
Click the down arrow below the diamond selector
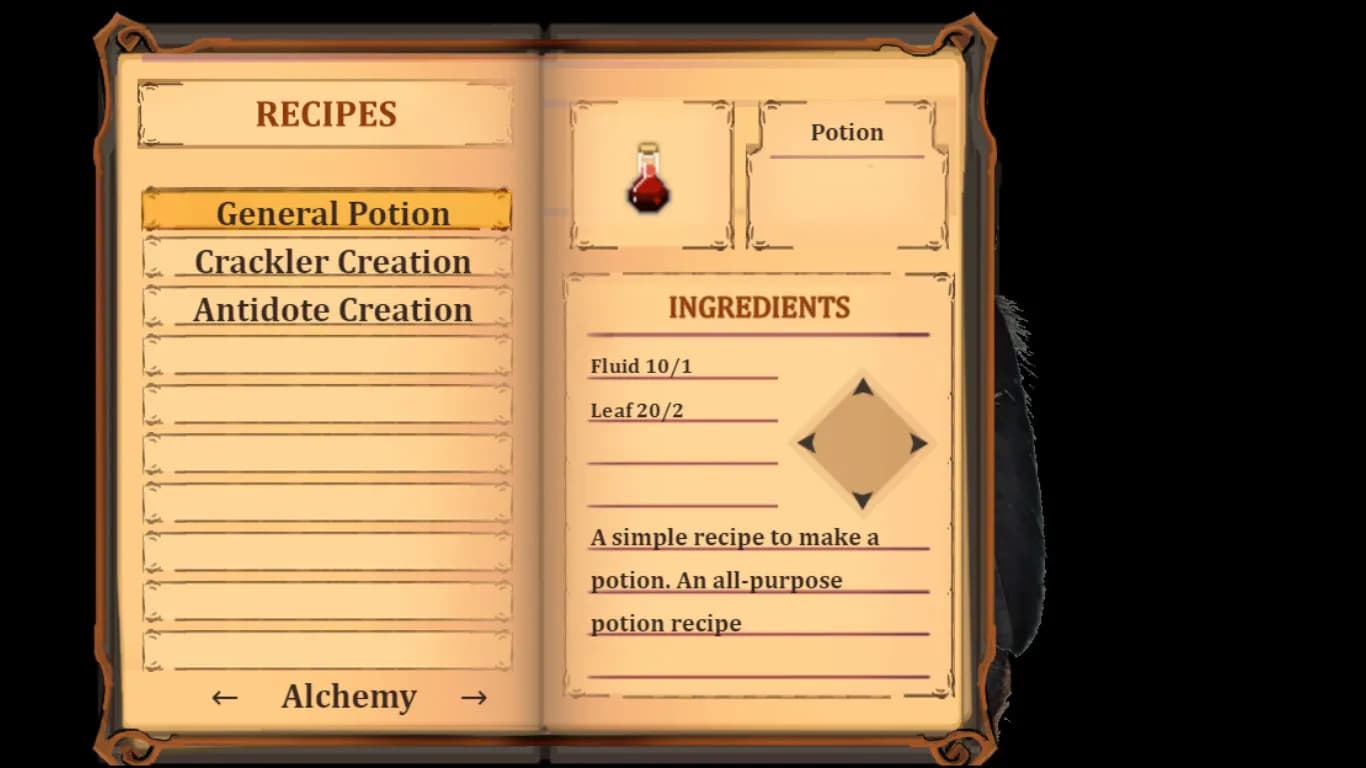(x=862, y=498)
